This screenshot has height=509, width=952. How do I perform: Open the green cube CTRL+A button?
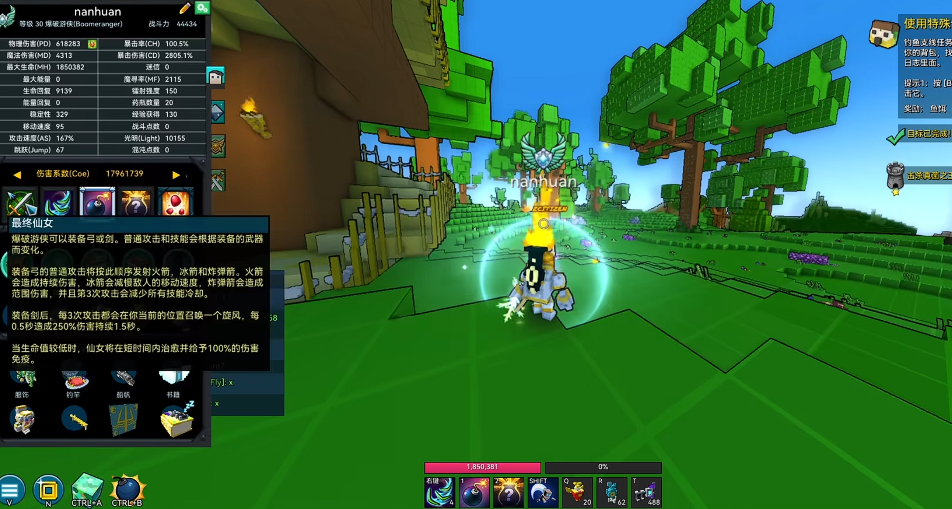point(88,489)
